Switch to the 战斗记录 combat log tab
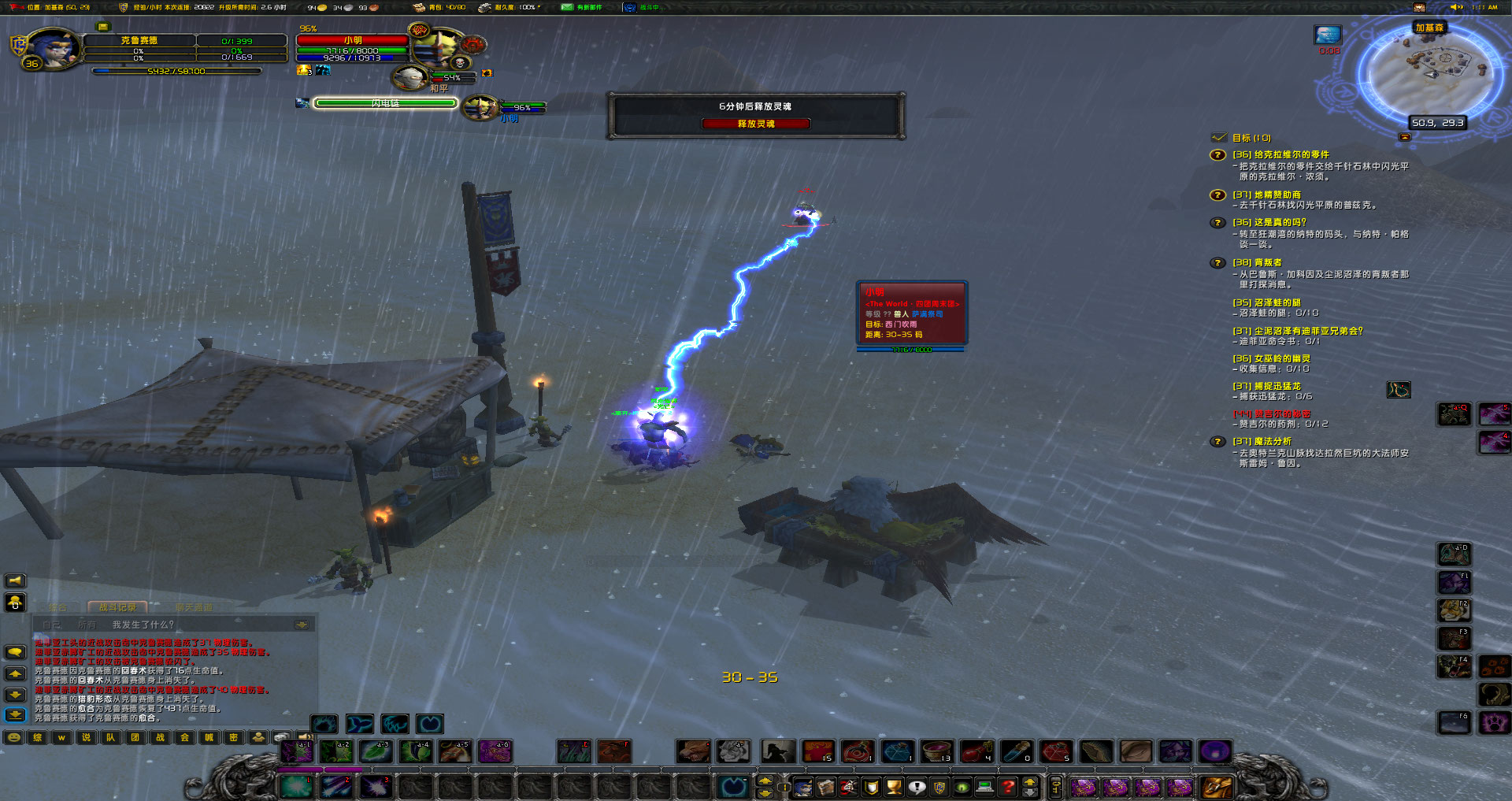This screenshot has width=1512, height=801. coord(117,607)
